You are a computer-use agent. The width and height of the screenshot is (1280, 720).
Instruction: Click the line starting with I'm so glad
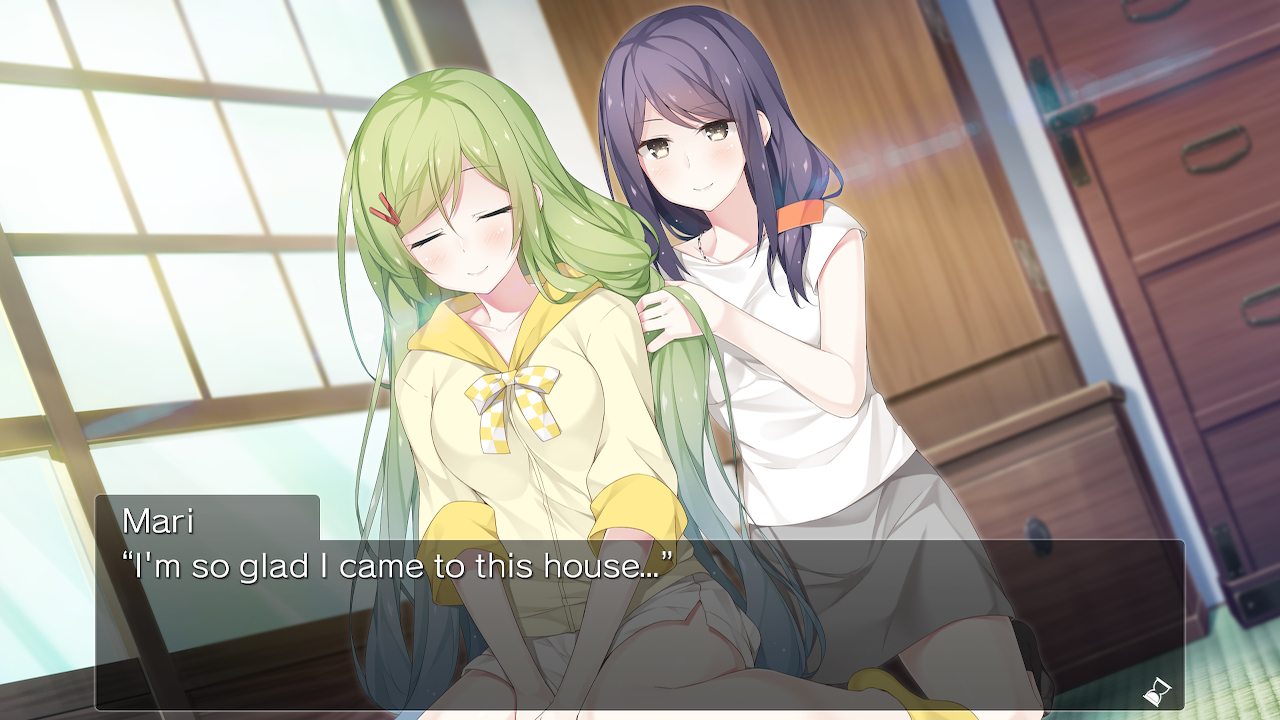[396, 565]
